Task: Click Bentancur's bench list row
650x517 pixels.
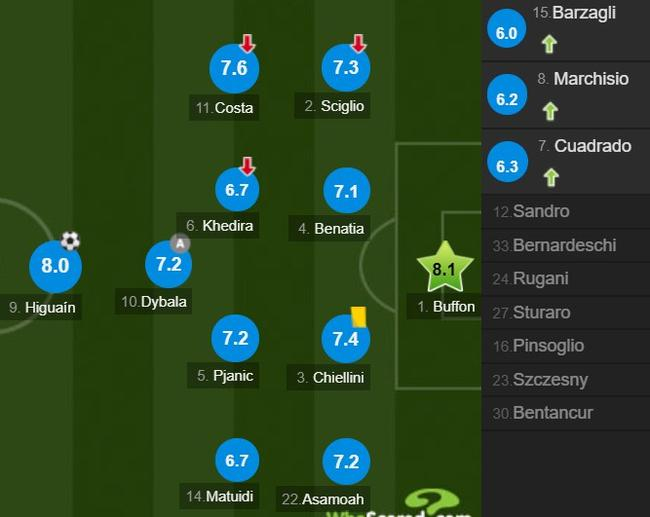Action: (552, 413)
